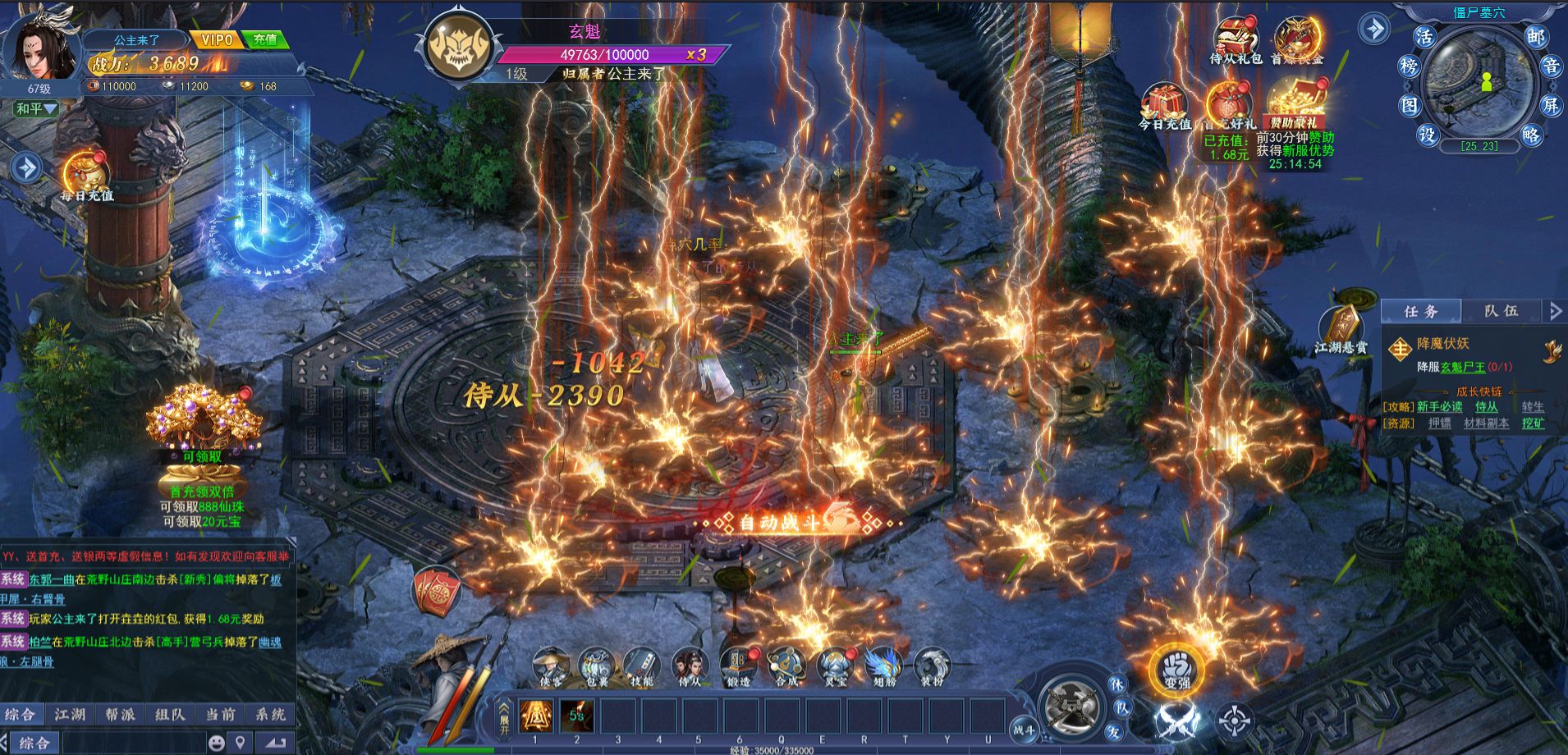
Task: Open the 设 settings button by minimap
Action: [x=1427, y=135]
